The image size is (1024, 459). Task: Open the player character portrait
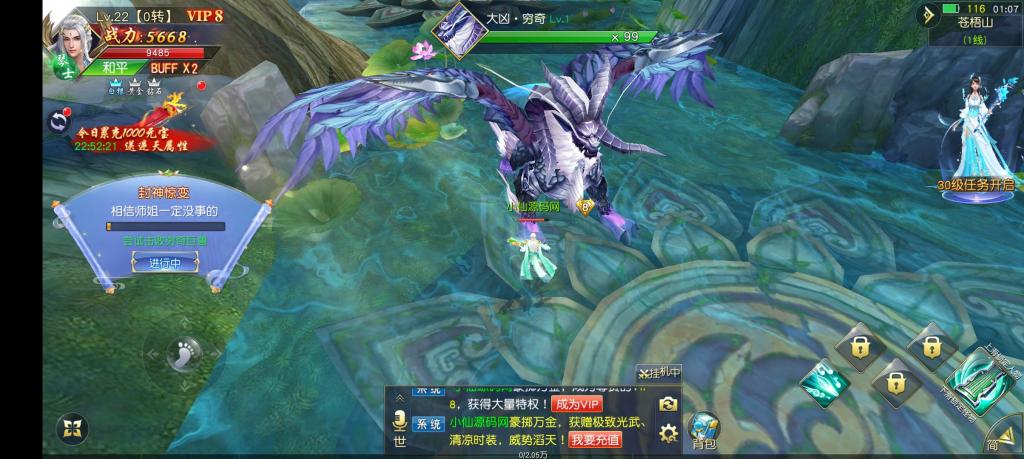(x=71, y=37)
